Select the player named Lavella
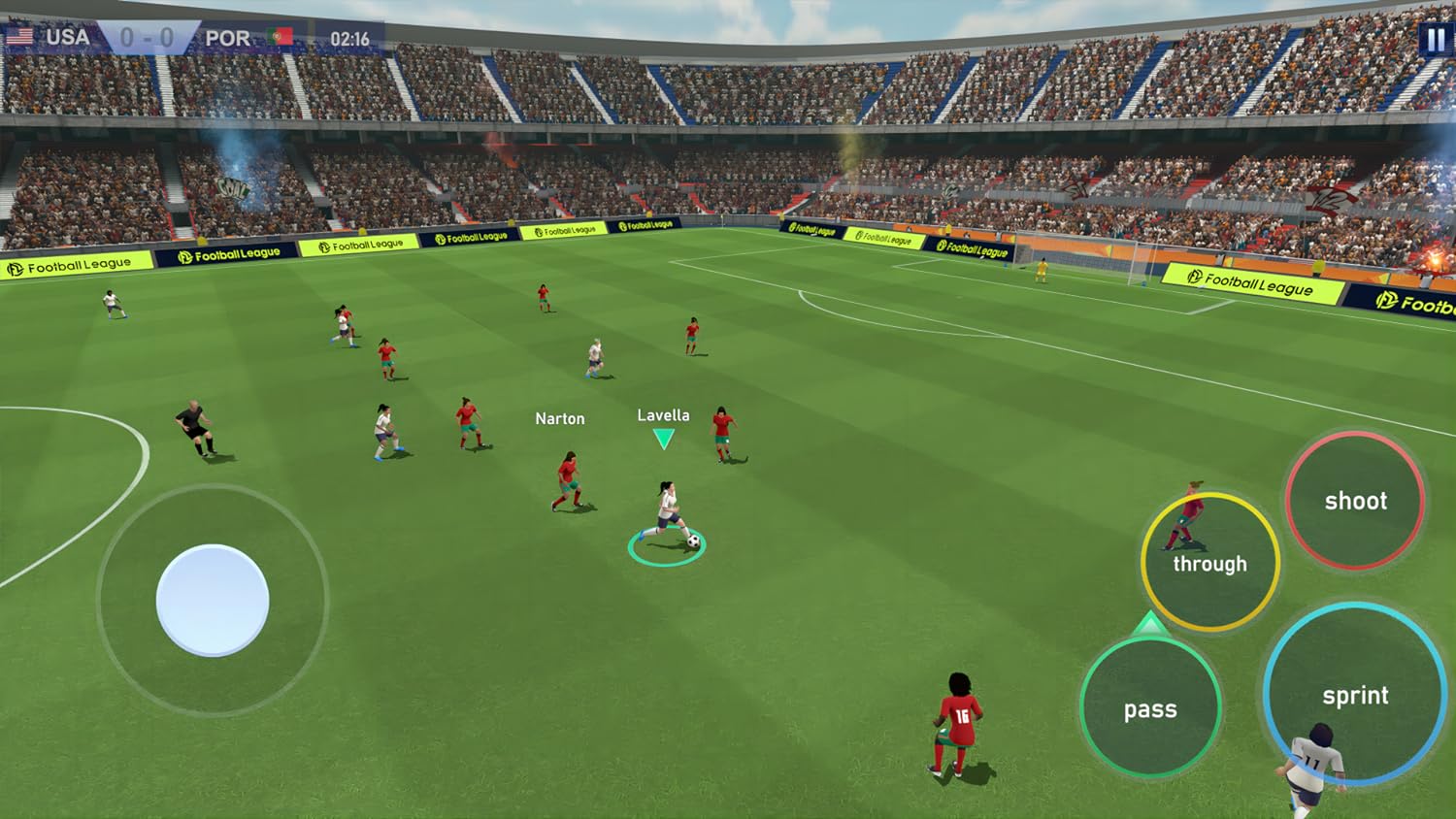 point(664,413)
